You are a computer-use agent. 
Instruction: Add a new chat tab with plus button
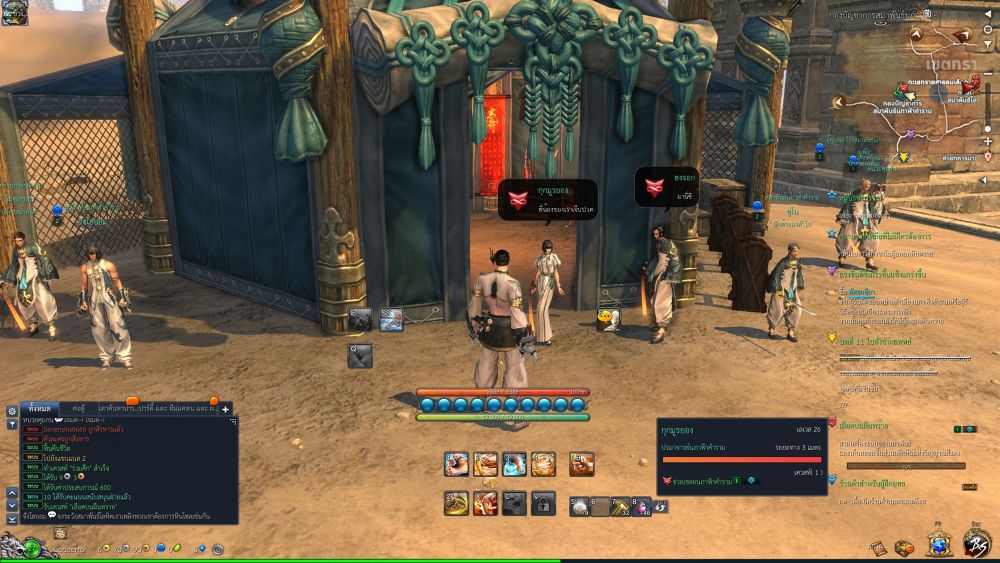coord(226,409)
